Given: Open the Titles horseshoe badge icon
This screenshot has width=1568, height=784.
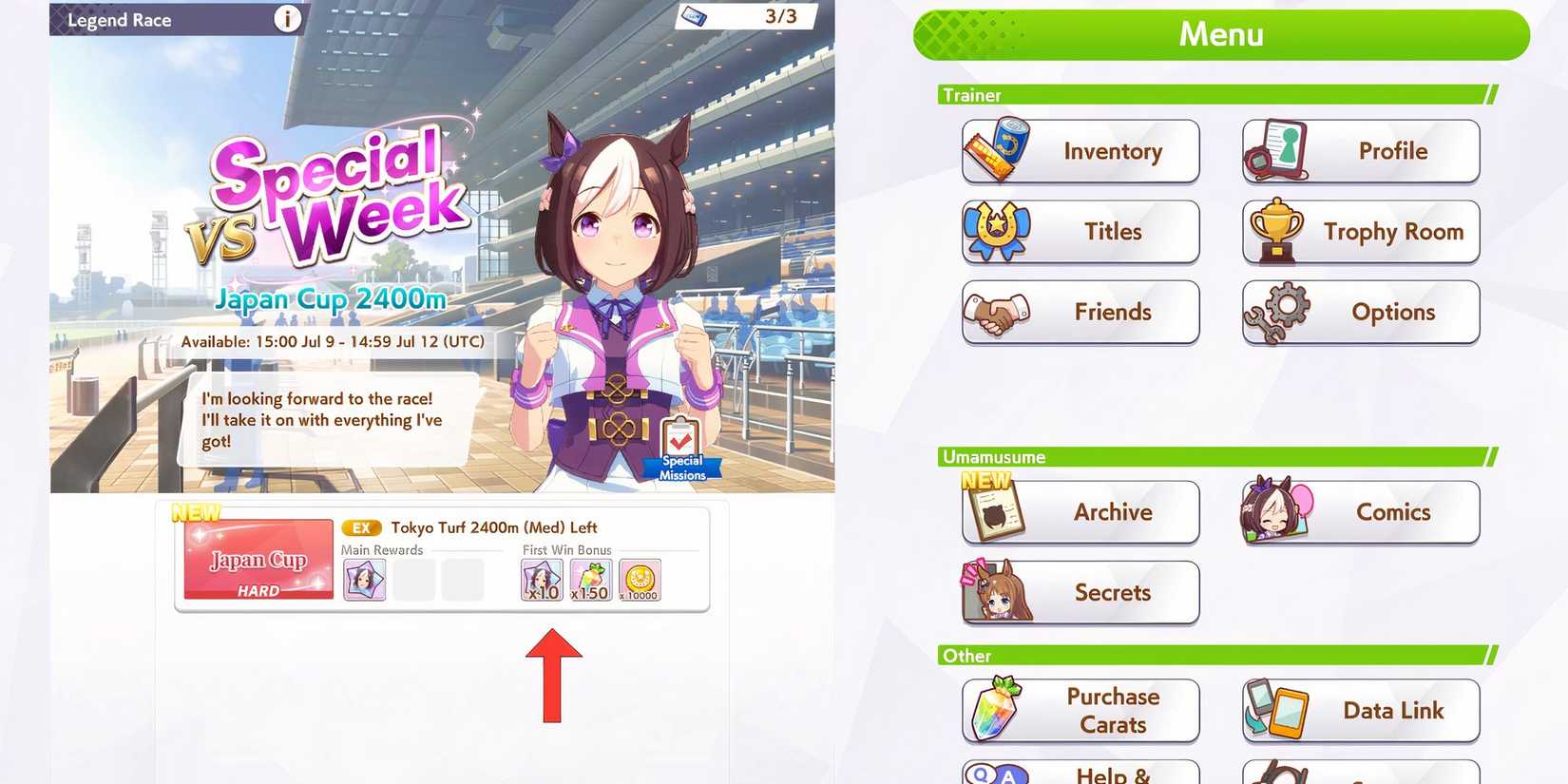Looking at the screenshot, I should point(994,231).
